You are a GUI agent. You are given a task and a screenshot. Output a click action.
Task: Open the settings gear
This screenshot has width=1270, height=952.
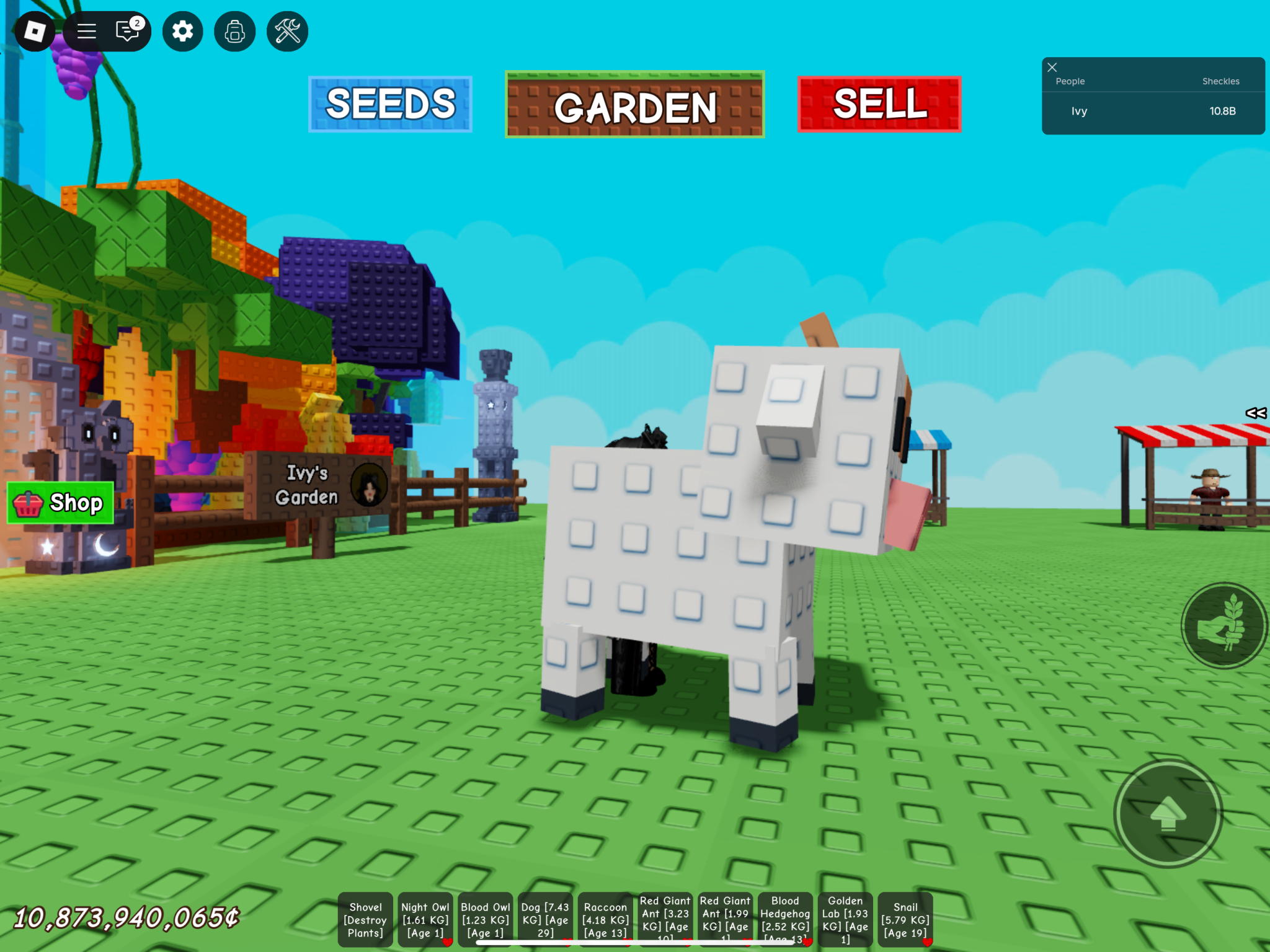pyautogui.click(x=182, y=31)
